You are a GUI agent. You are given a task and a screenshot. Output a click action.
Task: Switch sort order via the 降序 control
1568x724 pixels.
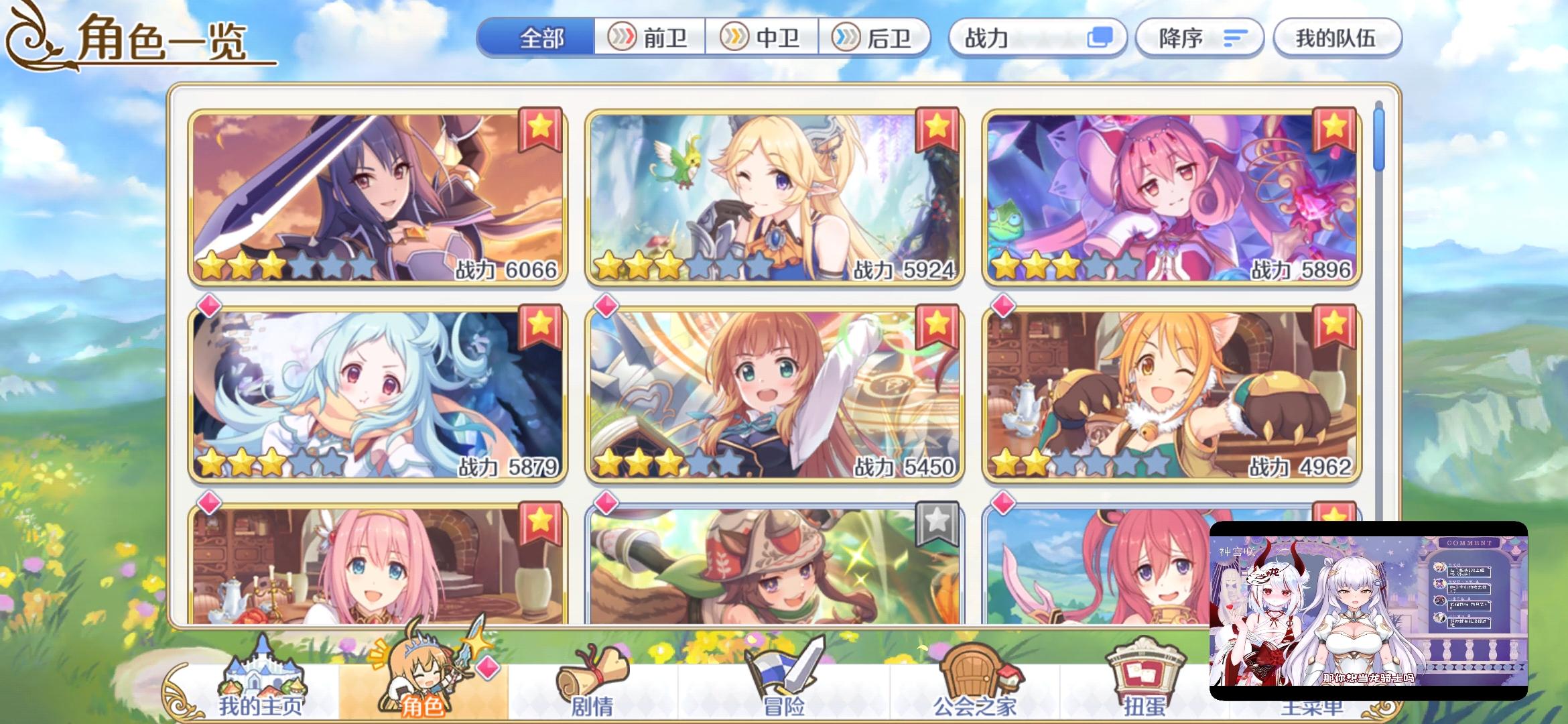1199,39
